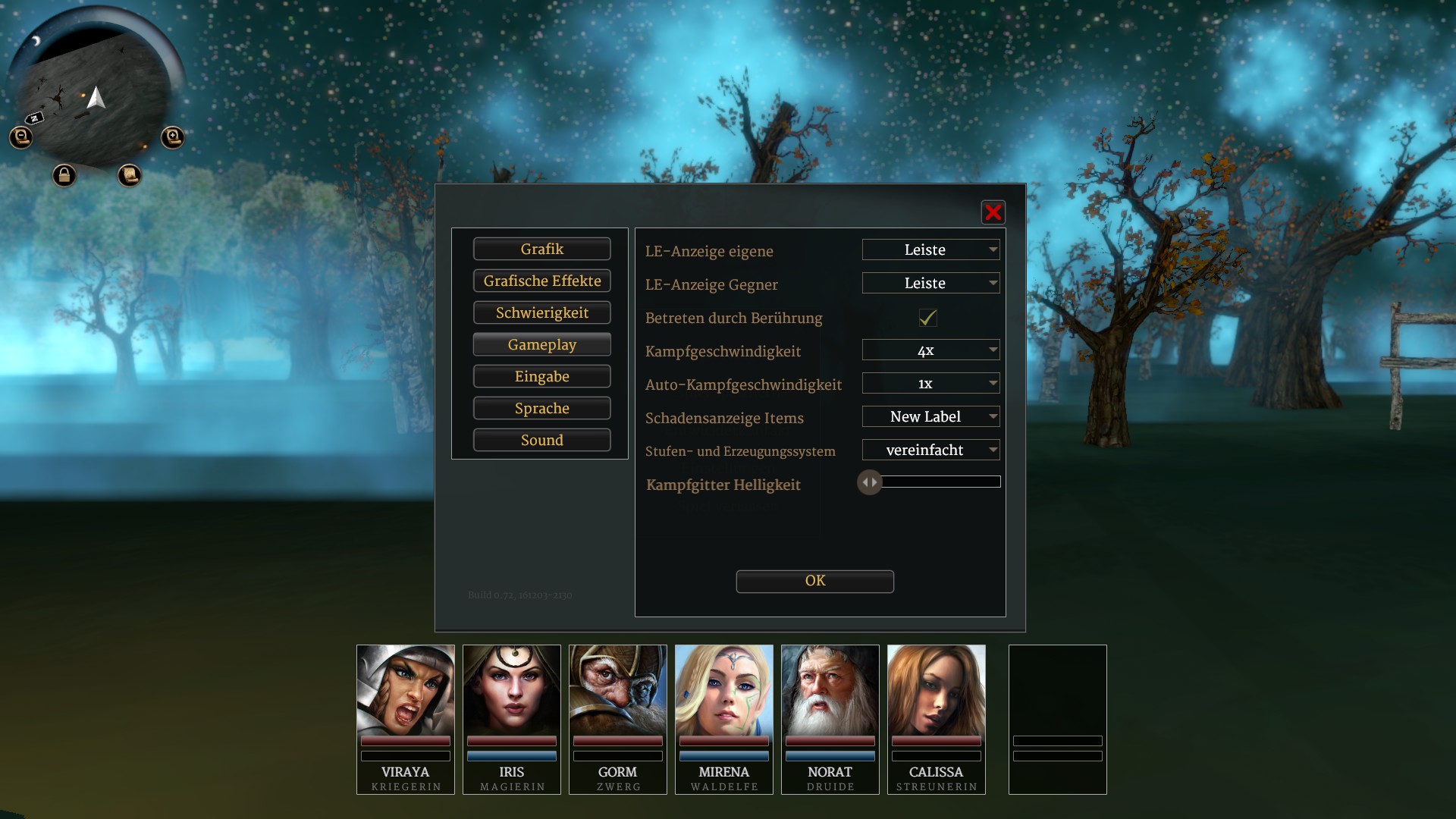Show the Eingabe settings
Image resolution: width=1456 pixels, height=819 pixels.
(x=541, y=377)
